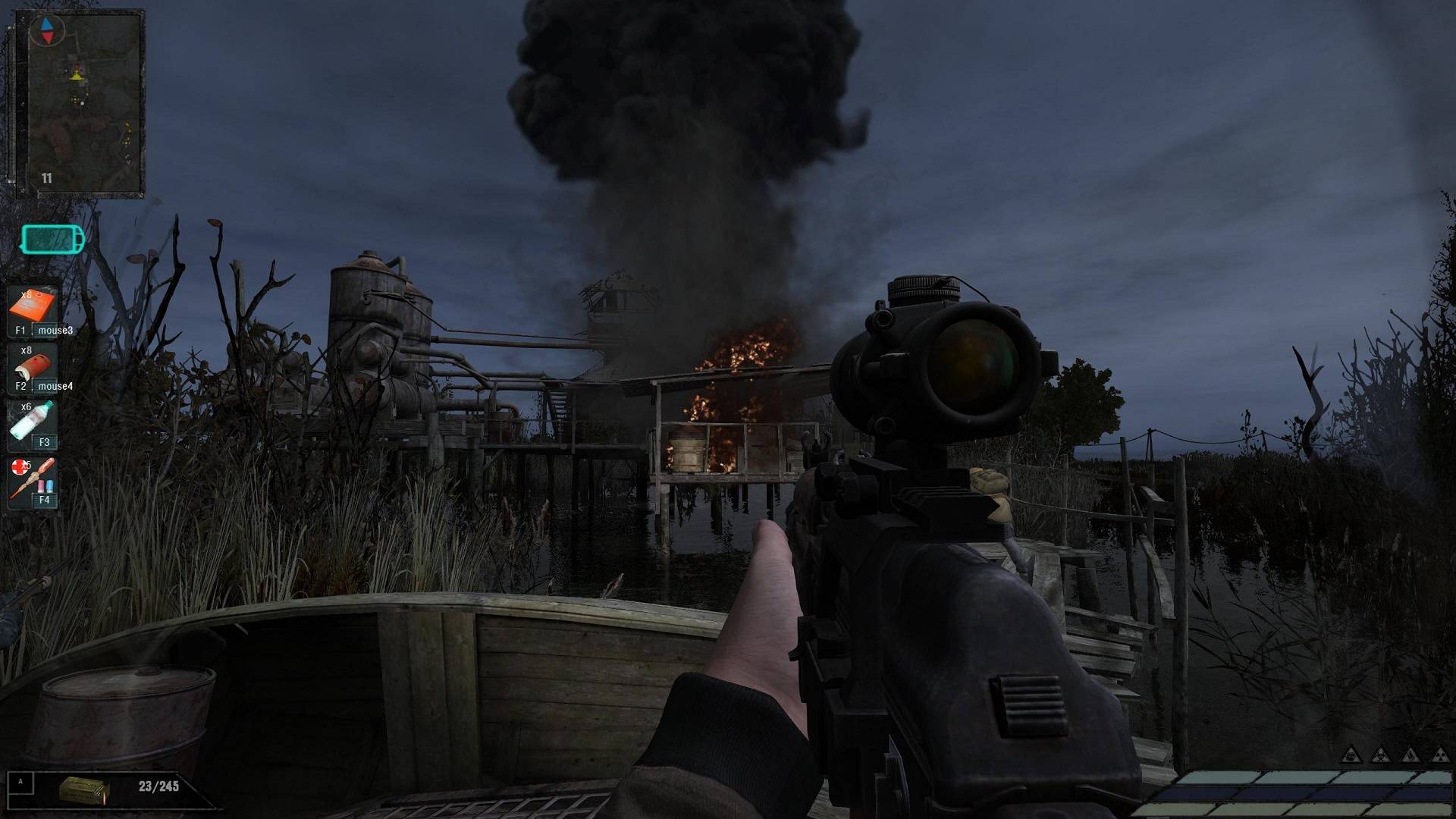The height and width of the screenshot is (819, 1456).
Task: Click the compass arrow on the minimap
Action: point(47,30)
